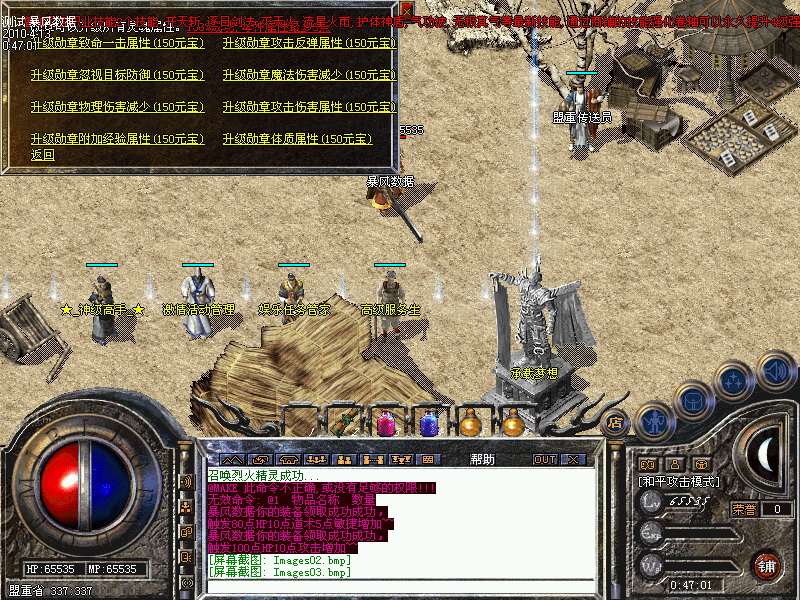Choose upgrade medal magic damage reduction option
The height and width of the screenshot is (600, 800).
click(x=308, y=75)
